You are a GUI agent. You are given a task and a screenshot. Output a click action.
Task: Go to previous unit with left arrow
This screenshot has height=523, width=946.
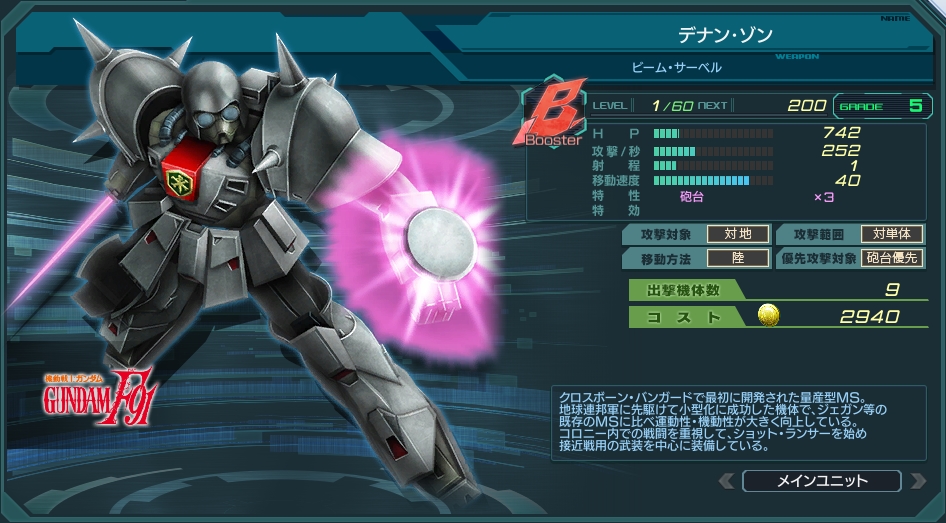point(726,481)
